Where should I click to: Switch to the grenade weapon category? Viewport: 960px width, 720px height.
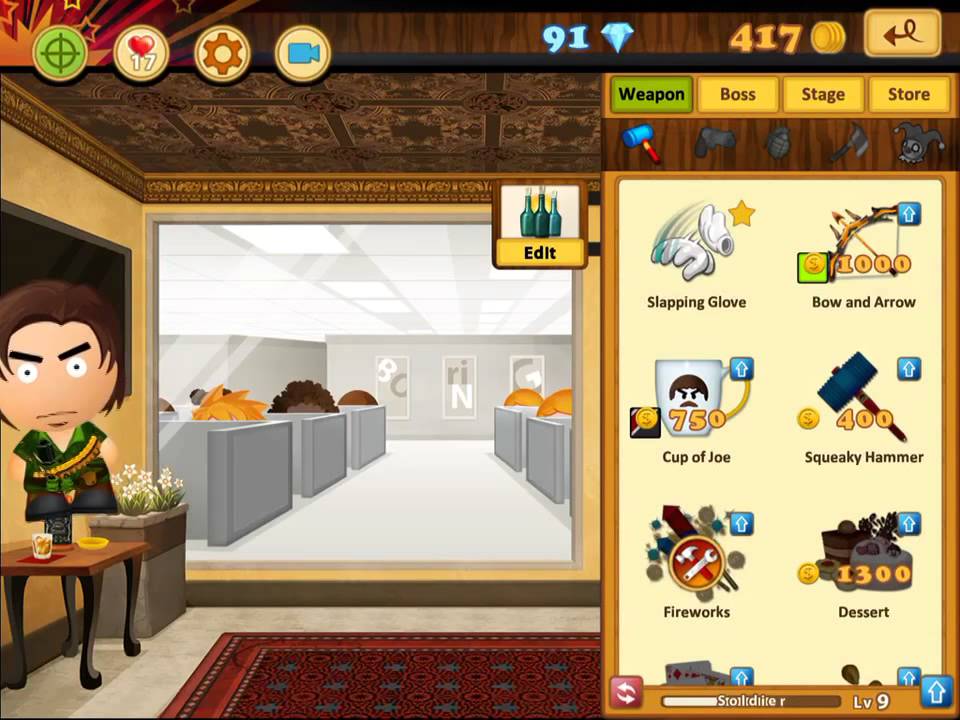[x=778, y=142]
